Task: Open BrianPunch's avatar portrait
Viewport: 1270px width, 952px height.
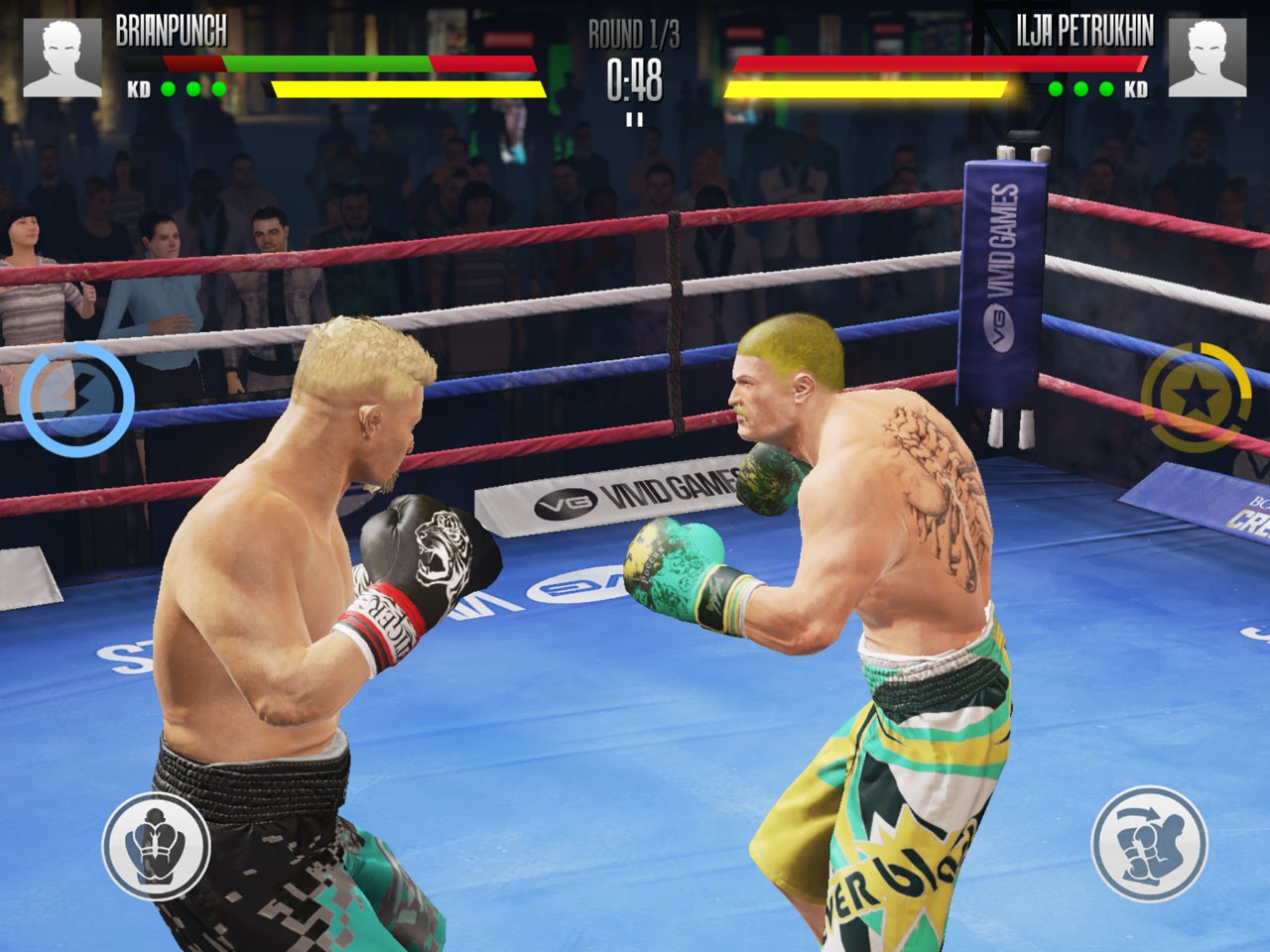Action: [62, 56]
